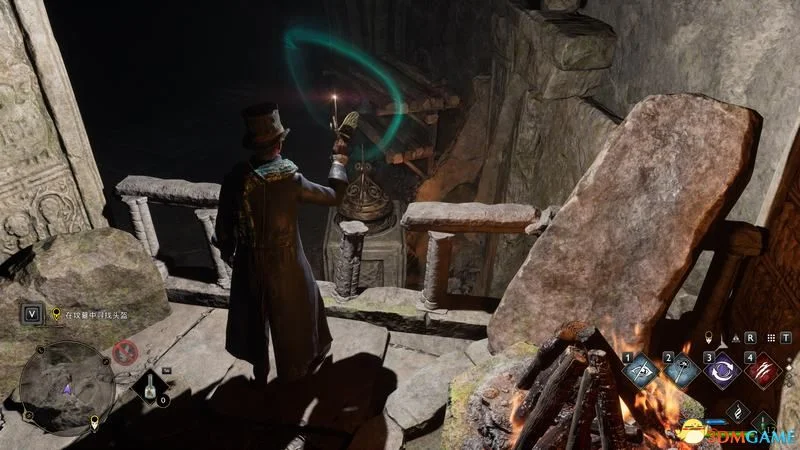Click the ancient magic swirl icon
This screenshot has width=800, height=450.
click(x=737, y=411)
